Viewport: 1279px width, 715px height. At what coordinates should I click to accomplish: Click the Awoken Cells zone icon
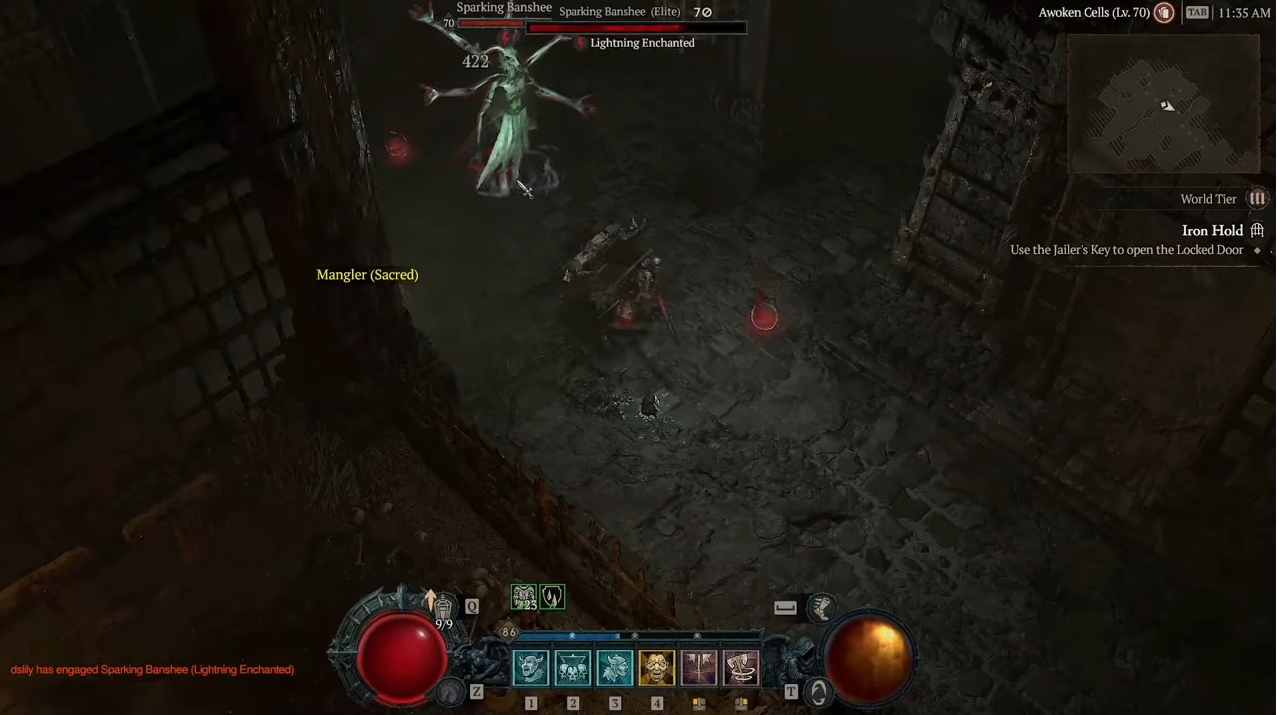tap(1164, 13)
